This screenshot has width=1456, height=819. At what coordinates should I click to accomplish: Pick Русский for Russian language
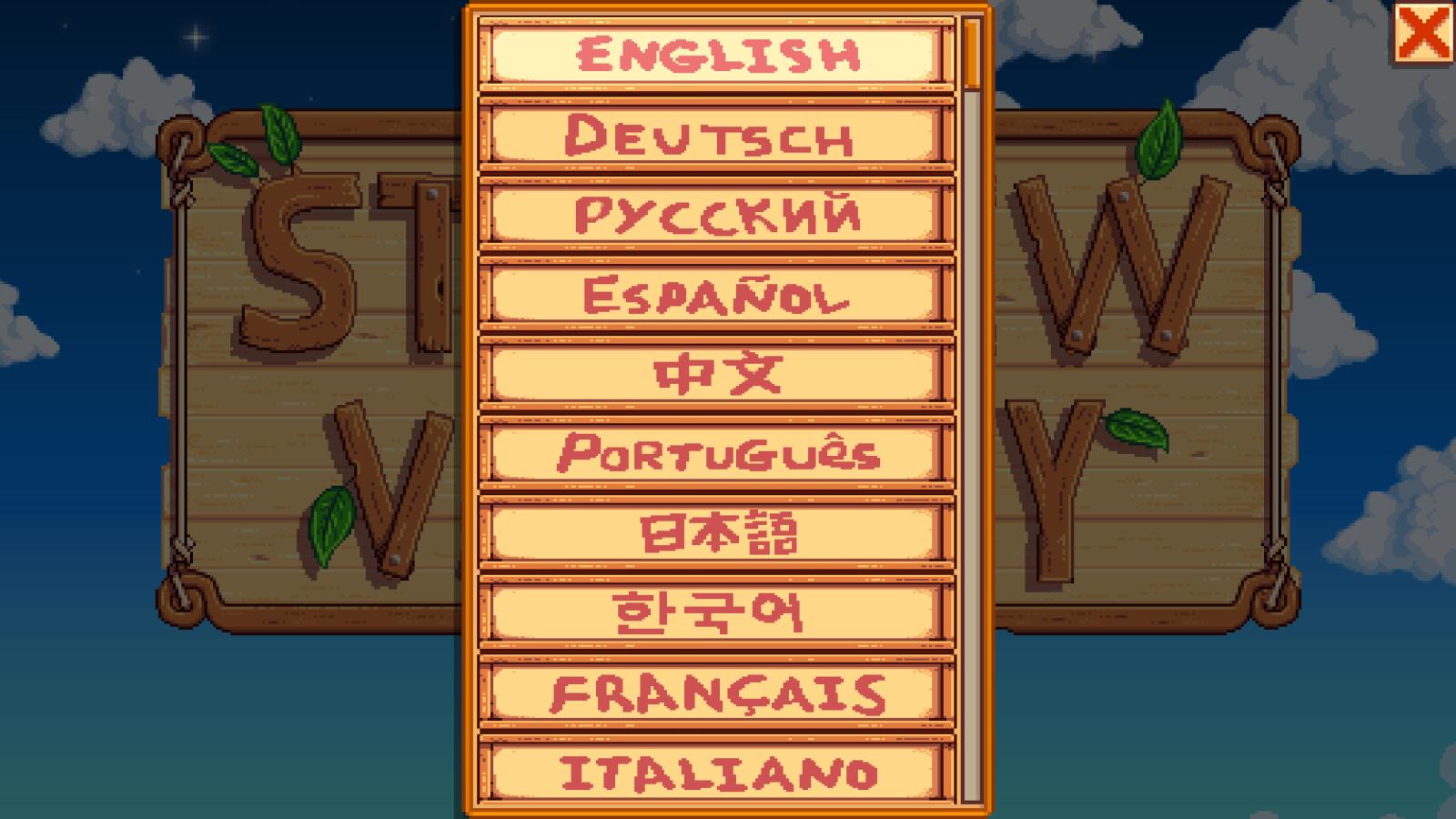pyautogui.click(x=719, y=214)
